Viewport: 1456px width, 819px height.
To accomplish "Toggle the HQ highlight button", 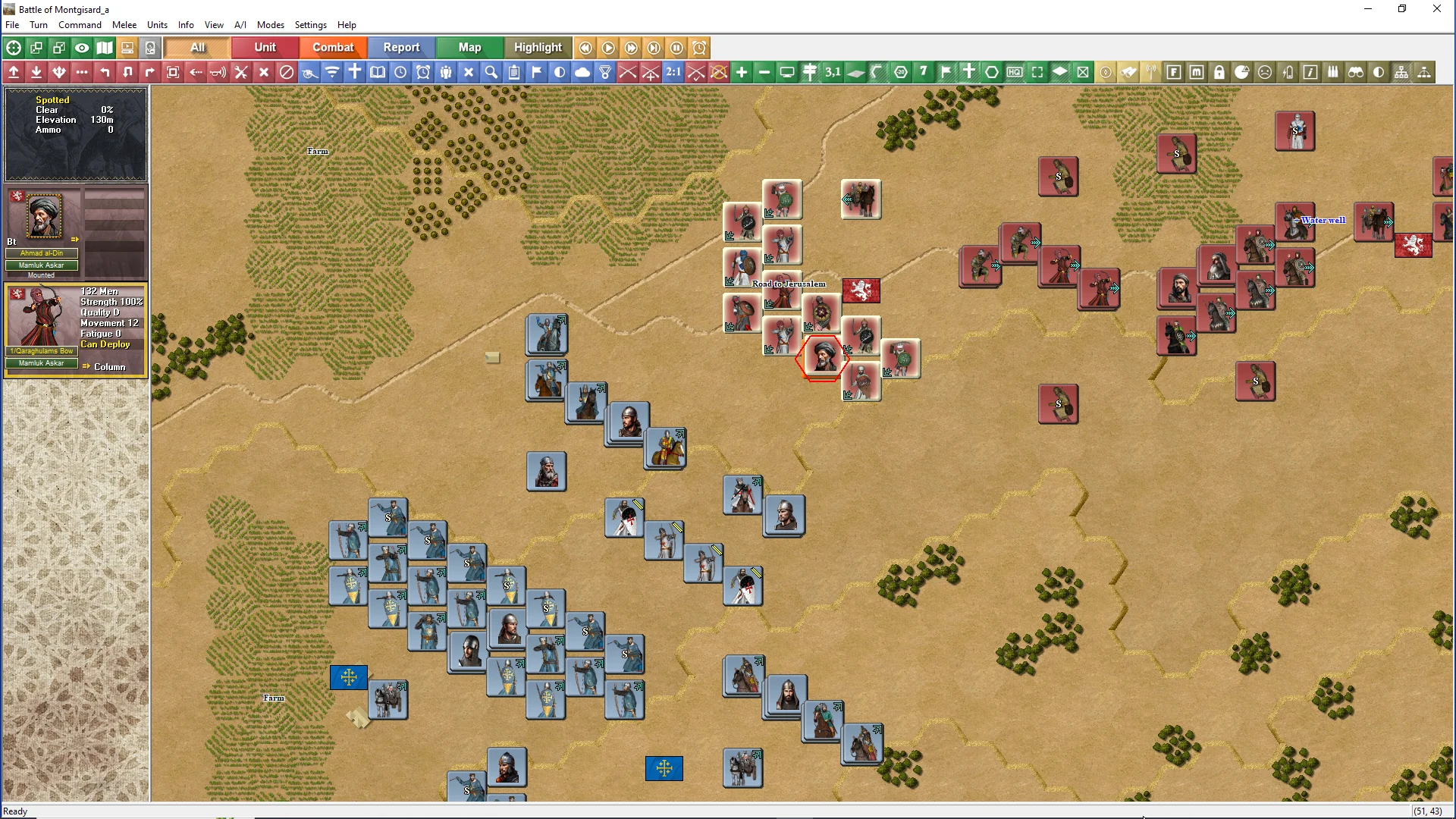I will [x=1015, y=72].
